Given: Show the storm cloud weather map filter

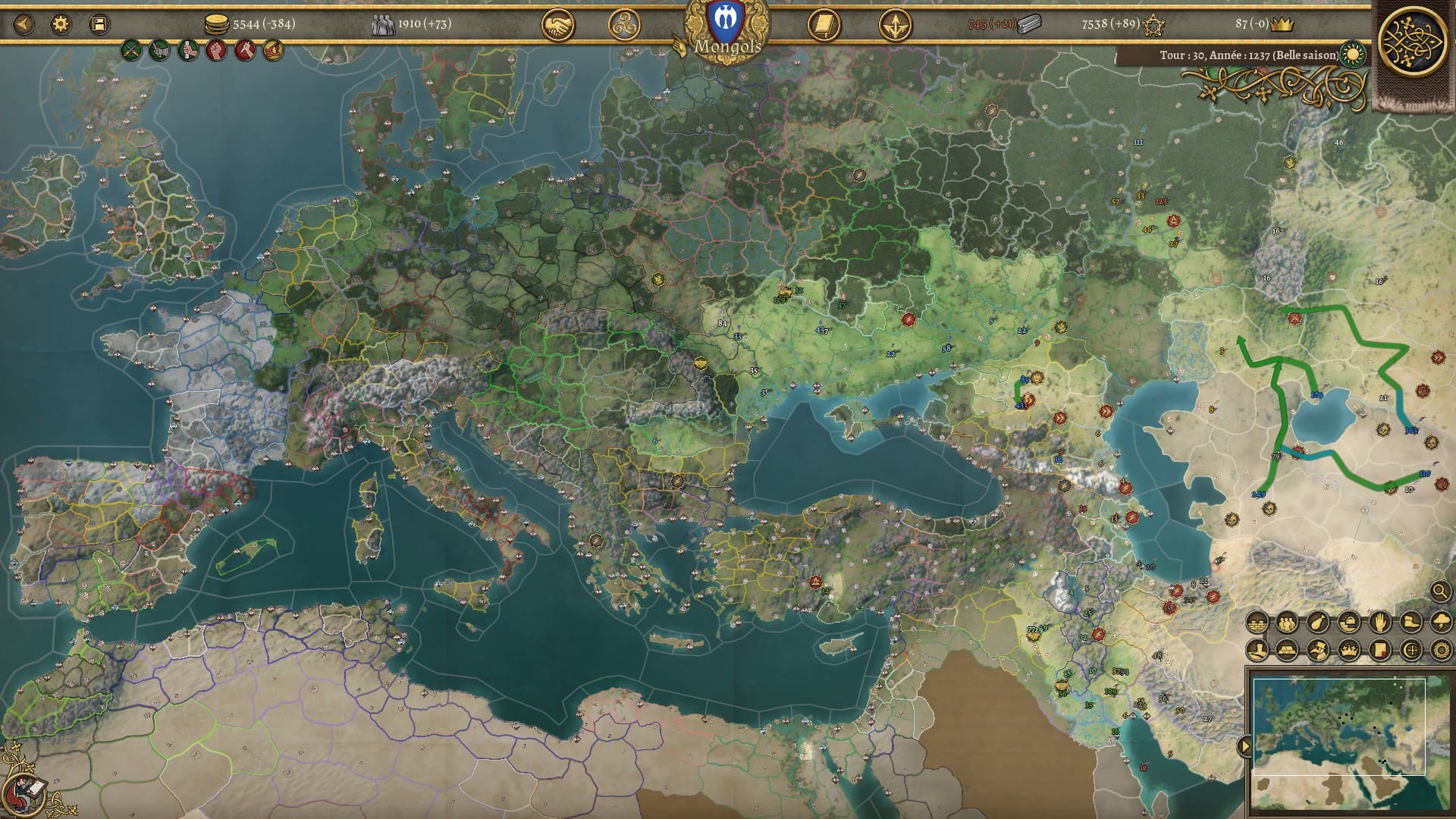Looking at the screenshot, I should pos(1441,623).
